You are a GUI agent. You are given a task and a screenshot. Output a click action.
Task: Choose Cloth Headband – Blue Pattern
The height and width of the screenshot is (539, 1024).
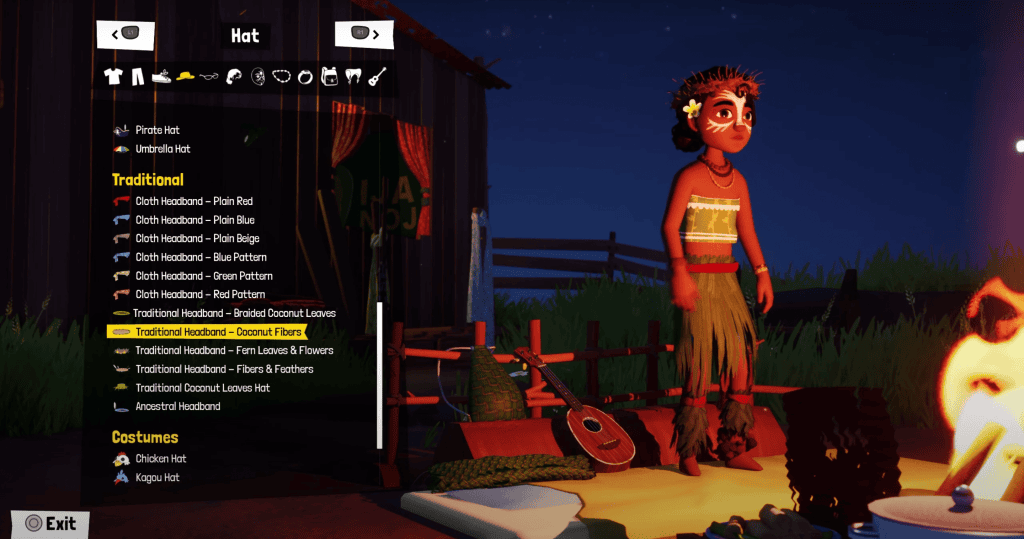[x=201, y=257]
